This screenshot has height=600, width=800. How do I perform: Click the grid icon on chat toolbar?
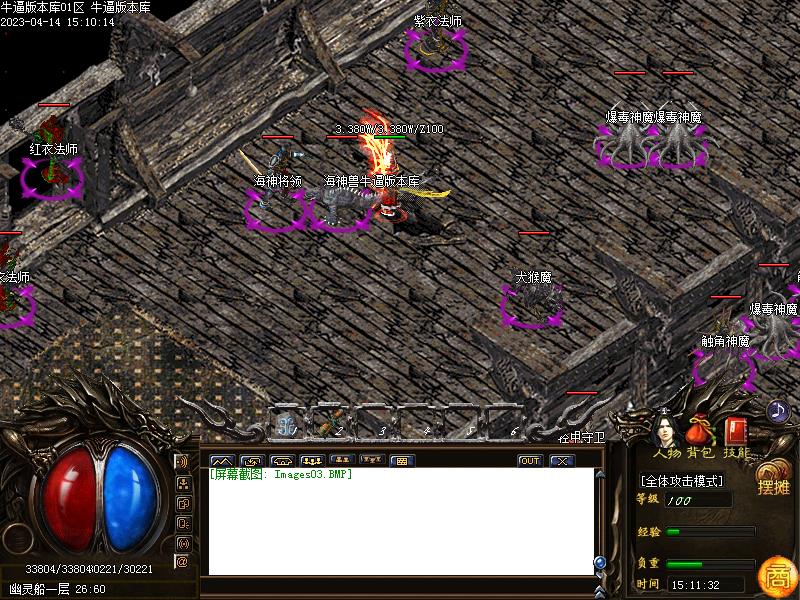(400, 461)
